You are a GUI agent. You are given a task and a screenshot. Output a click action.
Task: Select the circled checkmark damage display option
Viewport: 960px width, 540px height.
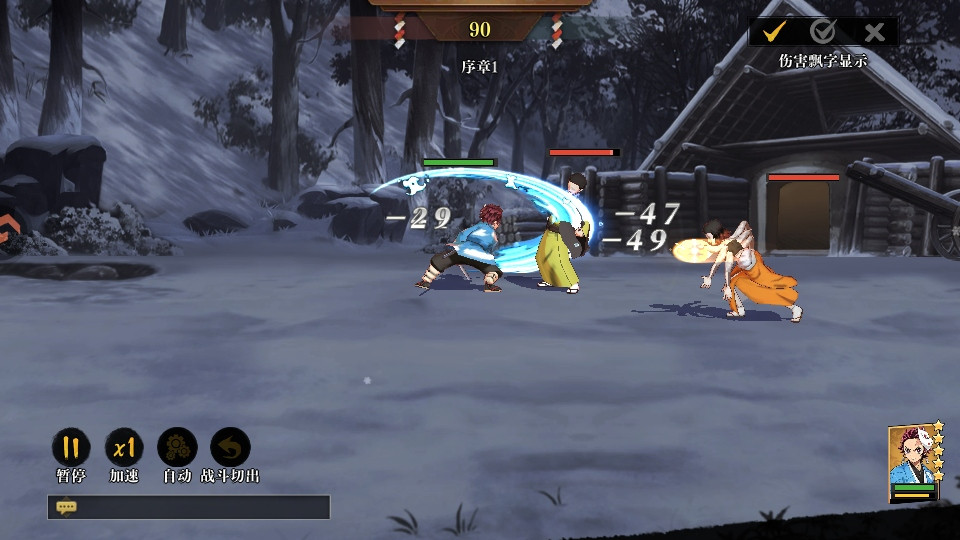[823, 32]
